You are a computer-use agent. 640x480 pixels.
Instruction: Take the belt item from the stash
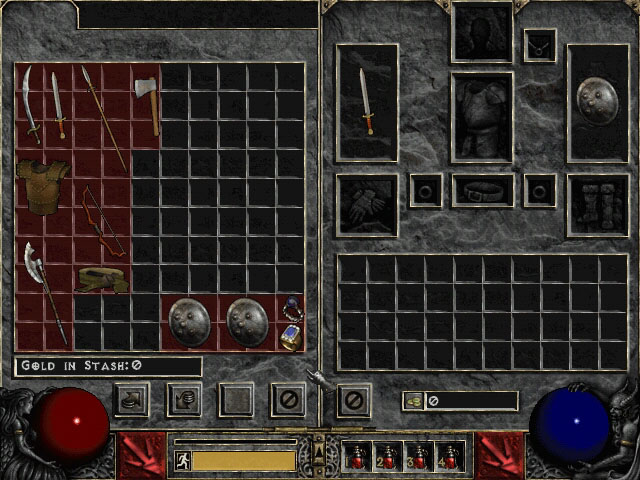(x=102, y=279)
